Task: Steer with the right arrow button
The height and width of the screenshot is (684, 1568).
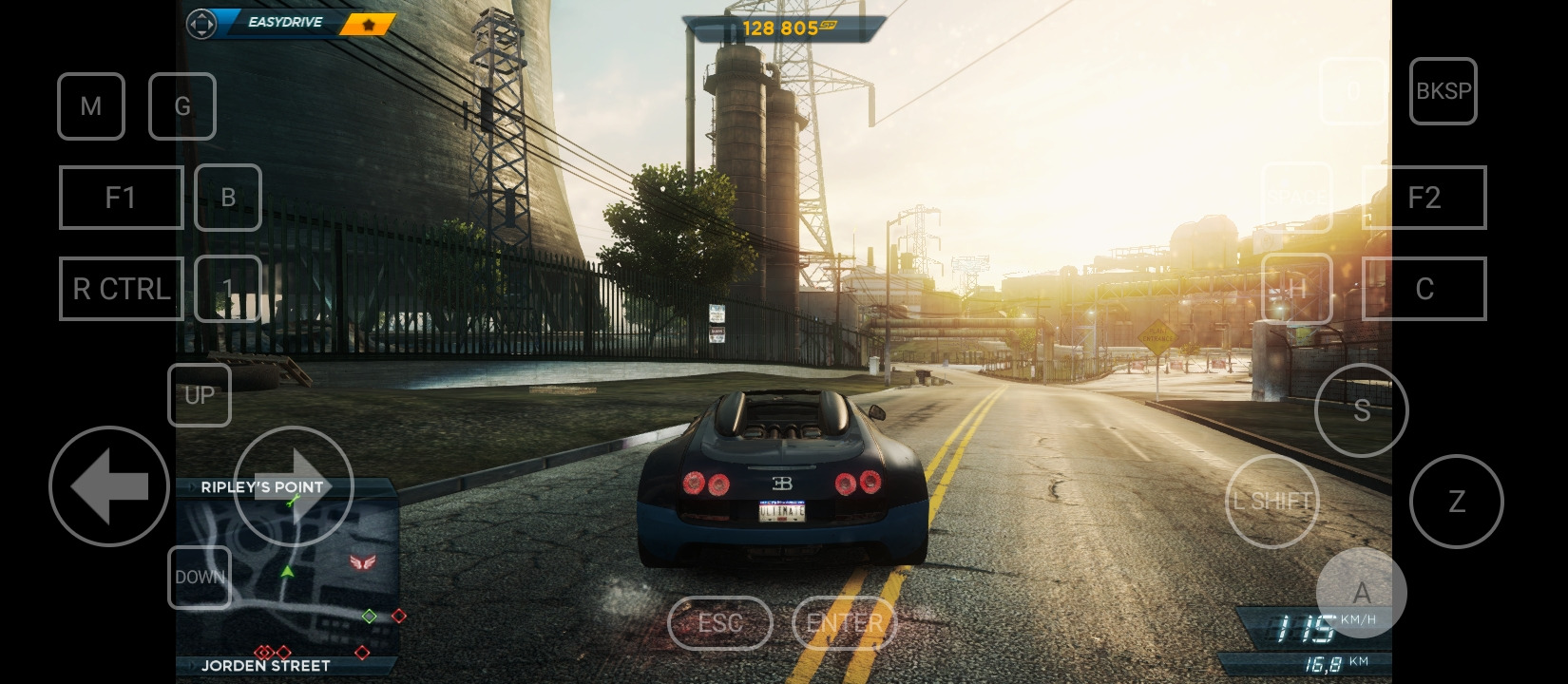Action: tap(294, 486)
